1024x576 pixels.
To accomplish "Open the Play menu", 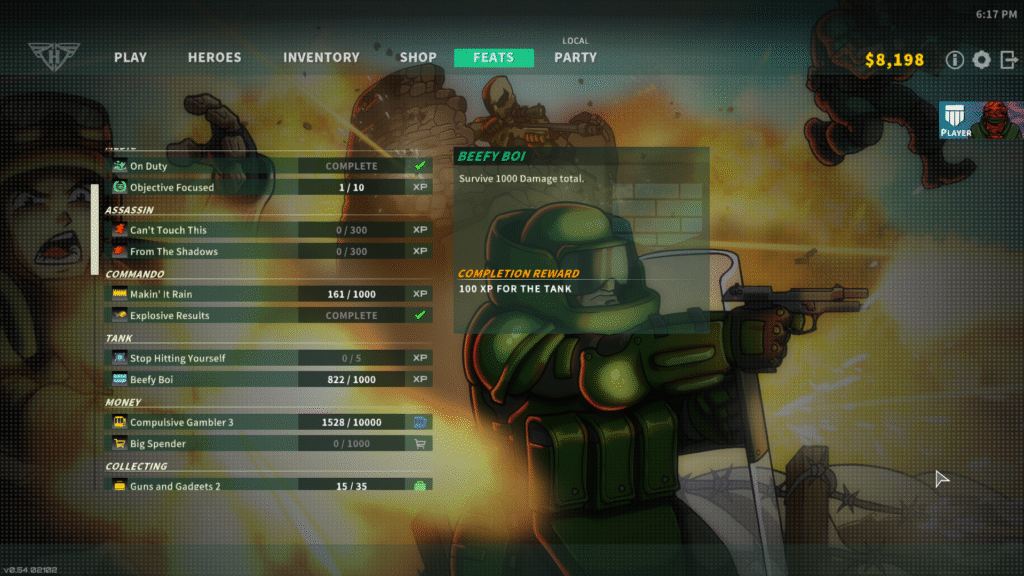I will (x=131, y=58).
